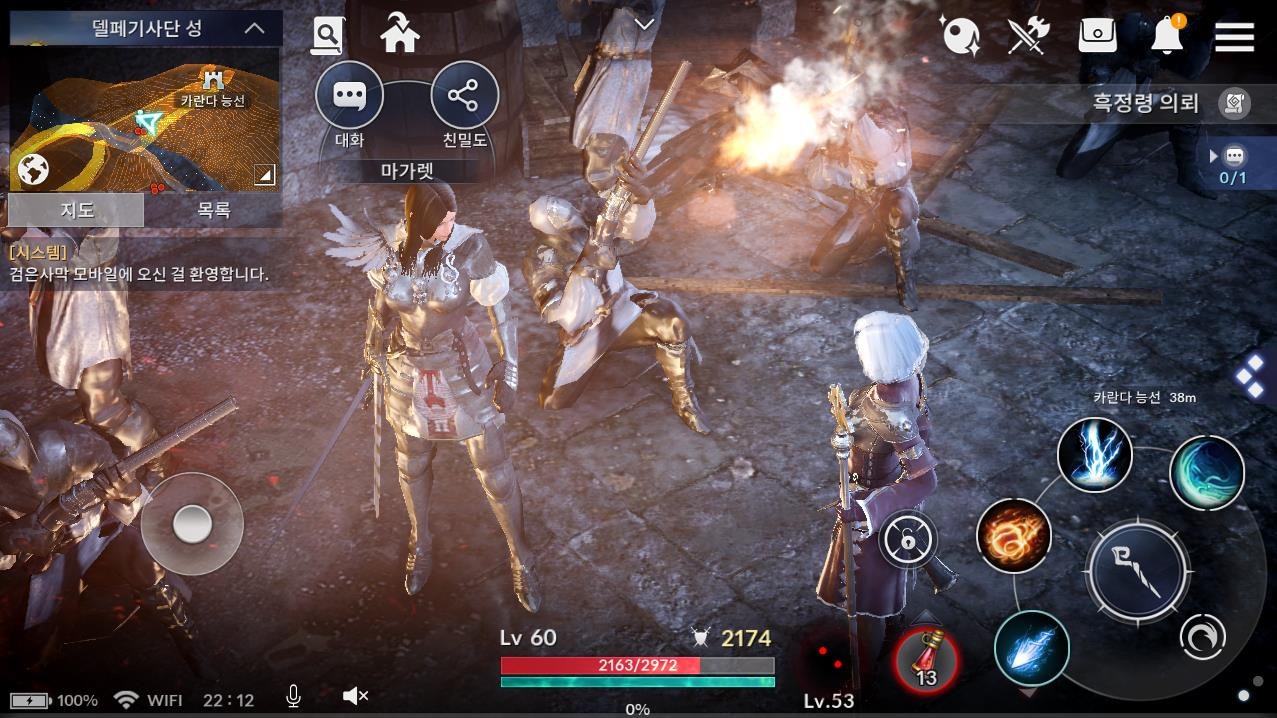Collapse the 델페기사단 성 minimap header
The width and height of the screenshot is (1277, 718).
255,28
